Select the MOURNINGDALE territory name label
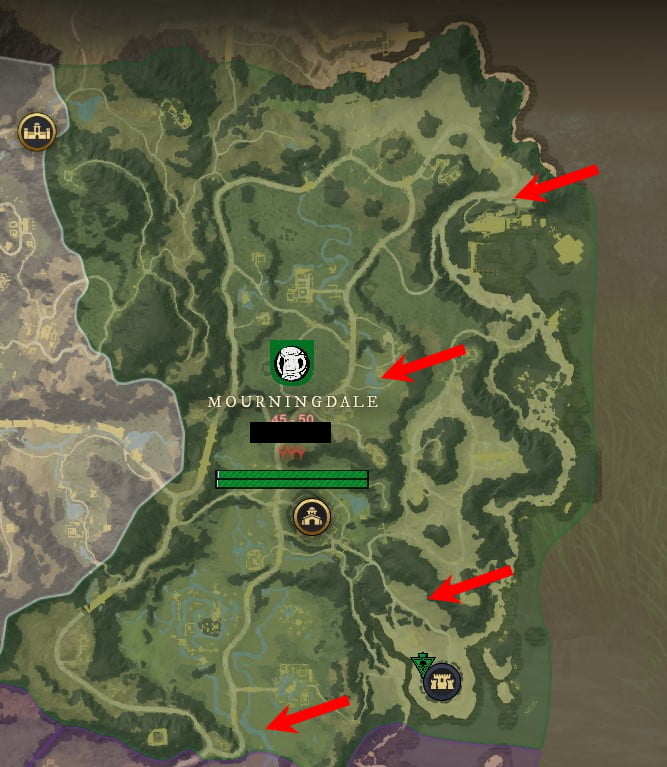The height and width of the screenshot is (767, 667). pos(293,401)
